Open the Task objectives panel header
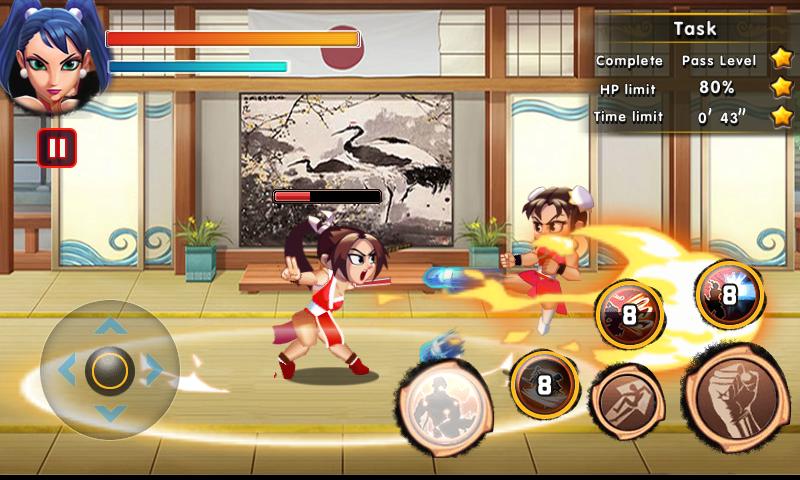The height and width of the screenshot is (480, 800). [694, 29]
